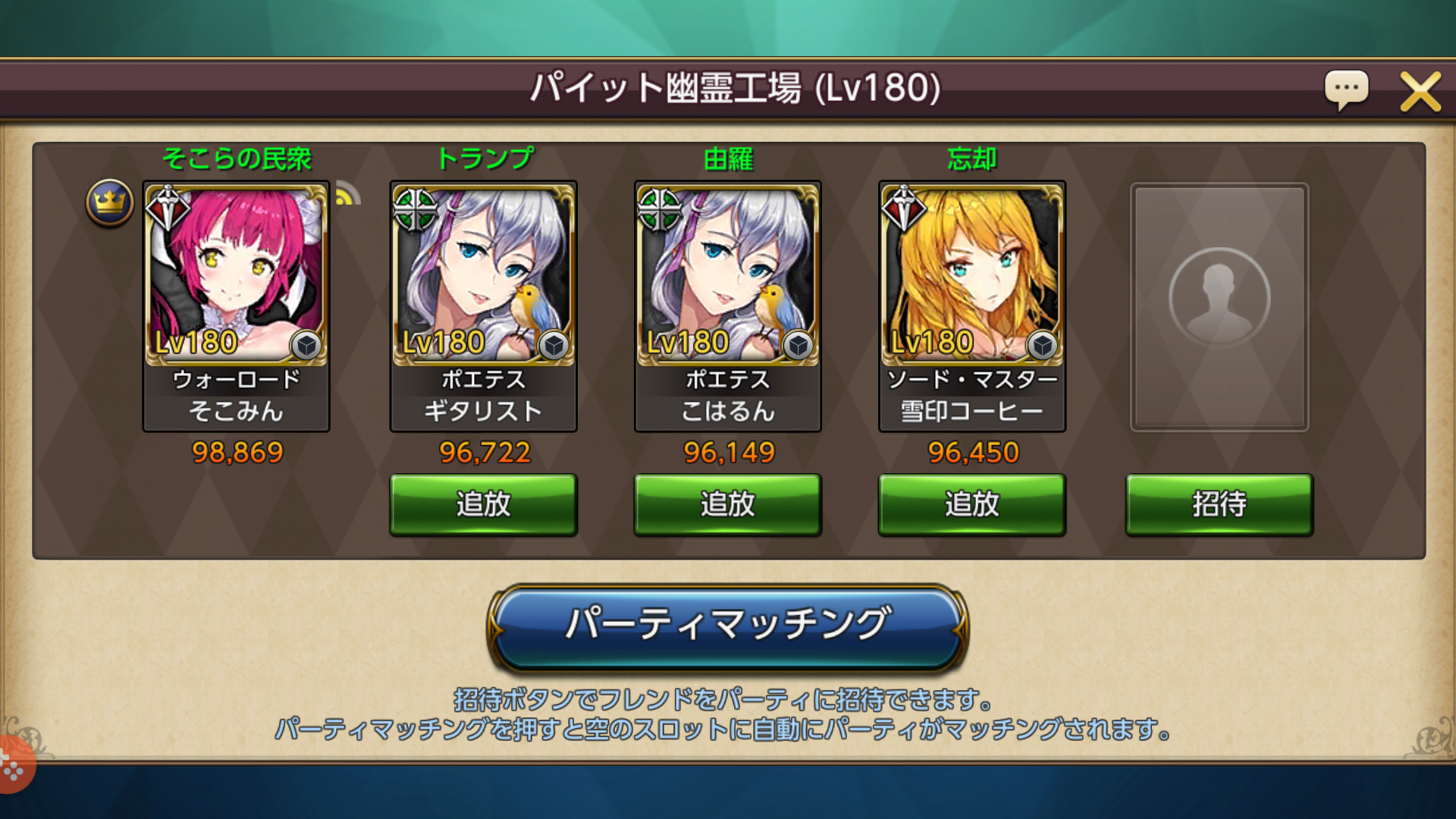Screen dimensions: 1456x819
Task: Select the sword class emblem on ウォーロード card
Action: coord(168,207)
